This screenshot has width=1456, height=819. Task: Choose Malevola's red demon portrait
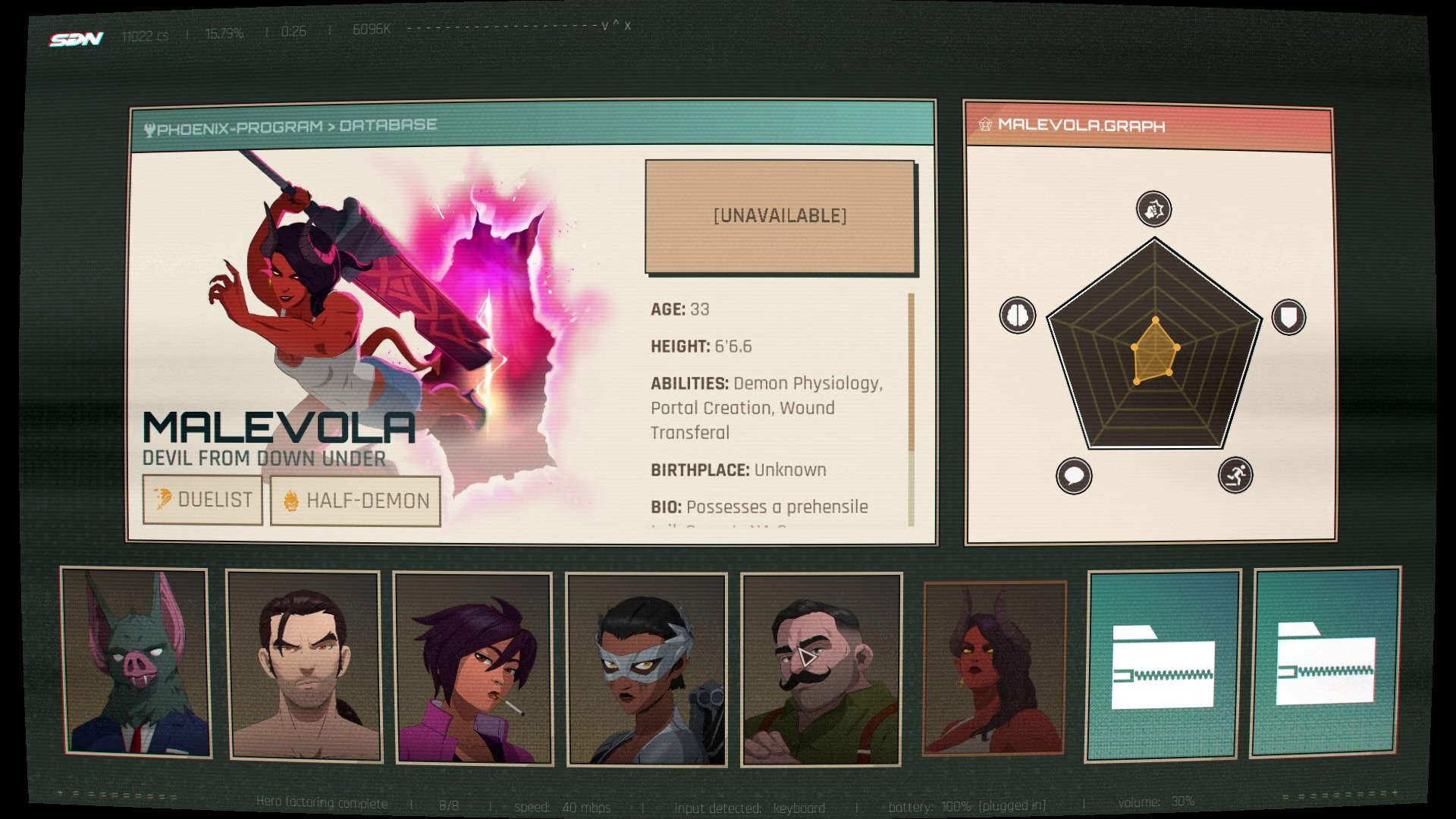[994, 668]
